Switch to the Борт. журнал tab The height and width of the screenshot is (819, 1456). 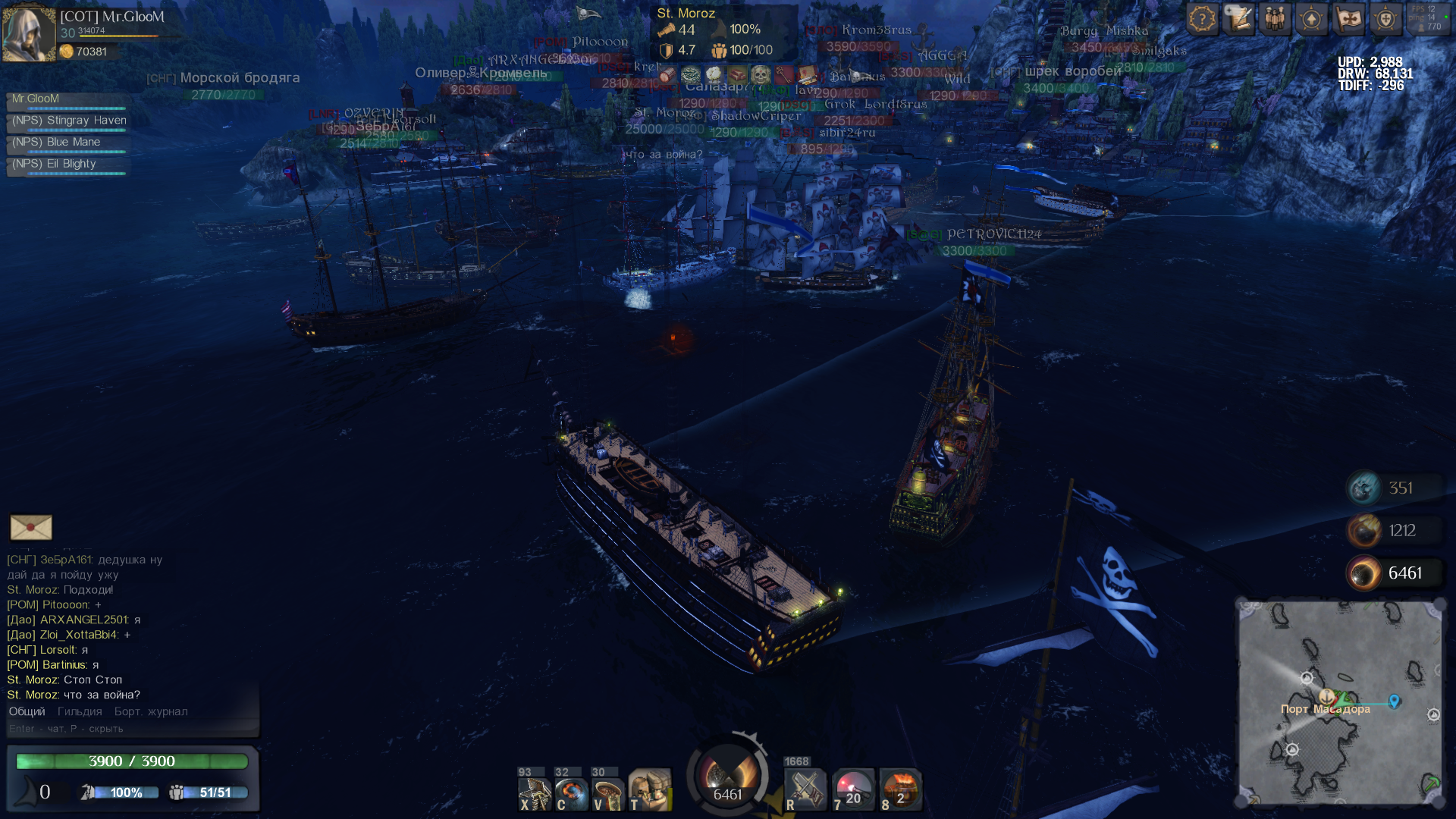[x=151, y=712]
